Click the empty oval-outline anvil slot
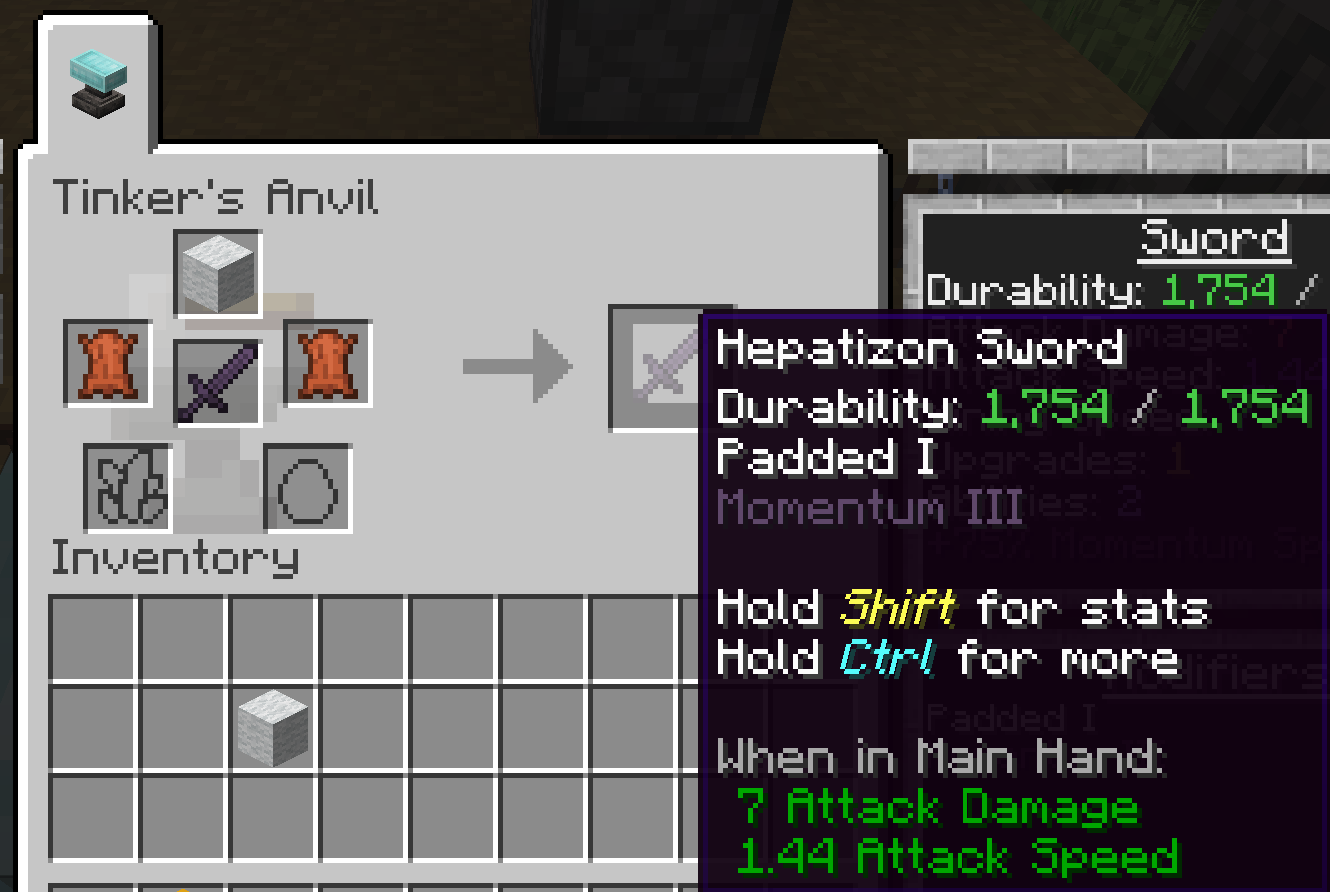This screenshot has width=1330, height=892. point(307,488)
